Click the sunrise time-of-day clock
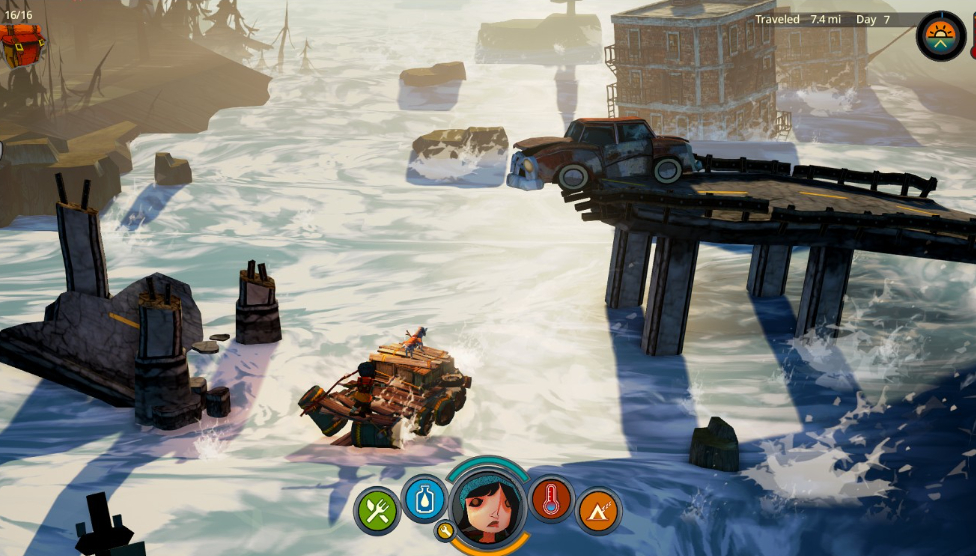This screenshot has width=976, height=556. (941, 36)
